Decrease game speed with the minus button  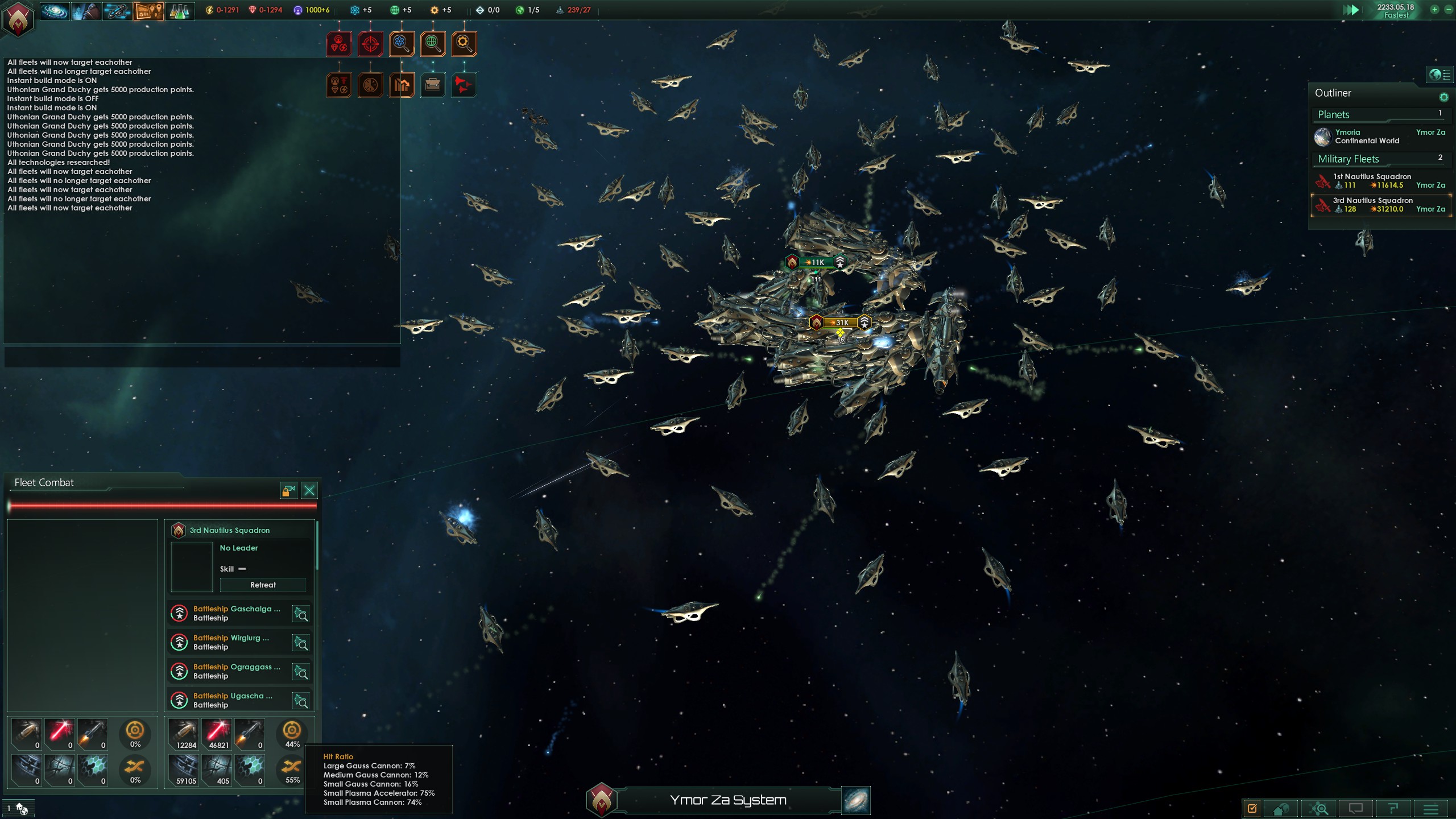coord(1448,9)
